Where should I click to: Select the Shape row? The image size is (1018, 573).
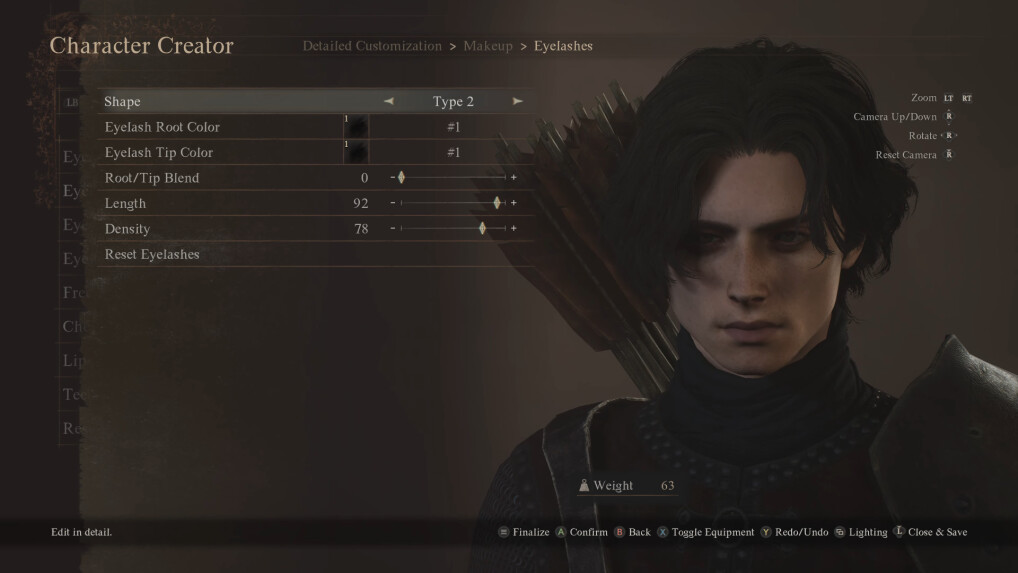tap(123, 102)
